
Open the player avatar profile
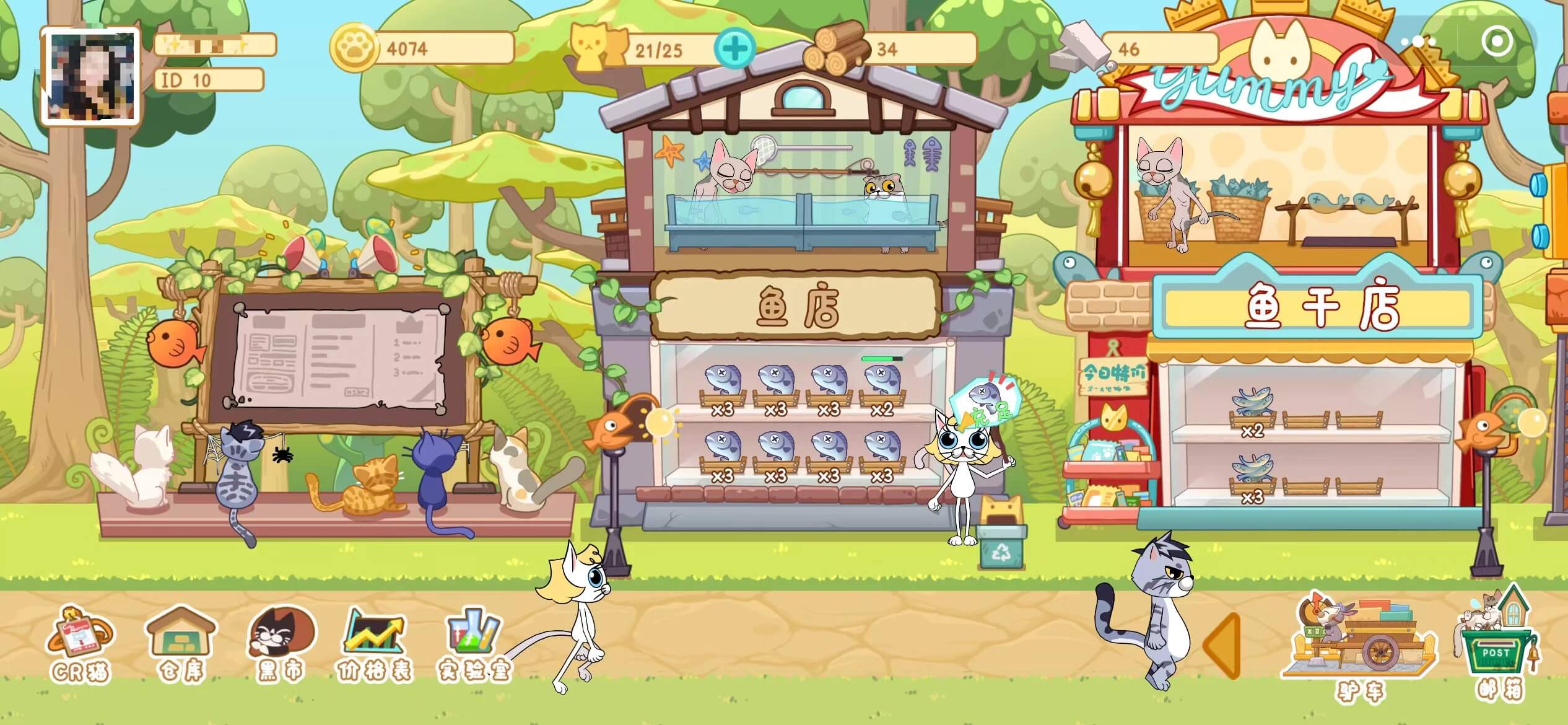click(90, 77)
